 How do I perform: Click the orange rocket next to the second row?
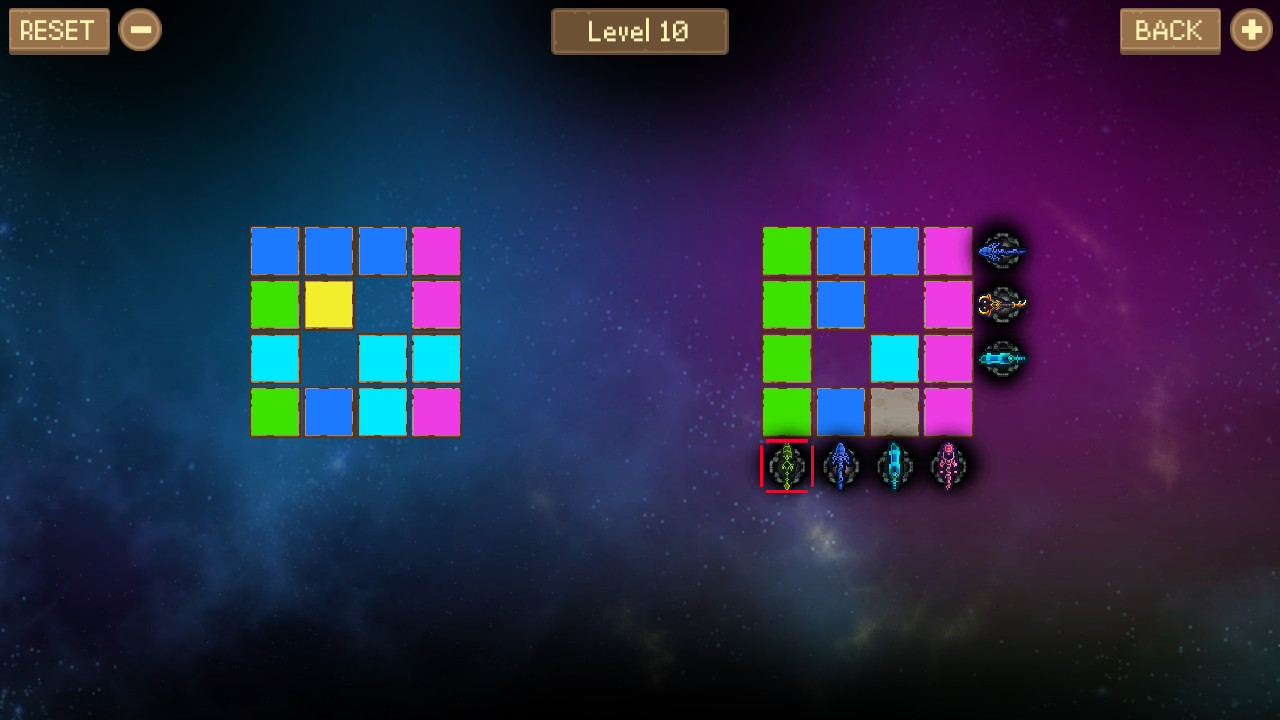point(1002,306)
